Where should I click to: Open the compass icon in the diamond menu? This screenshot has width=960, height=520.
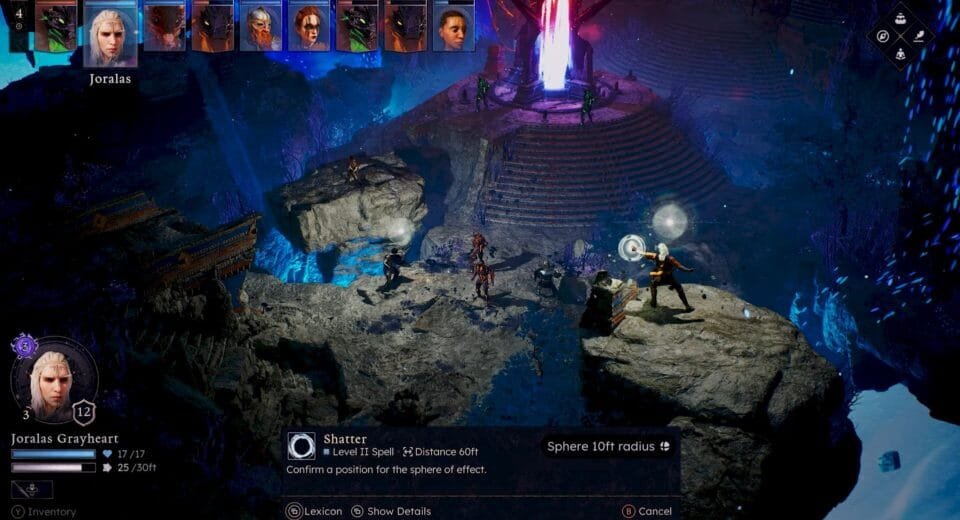[x=883, y=36]
